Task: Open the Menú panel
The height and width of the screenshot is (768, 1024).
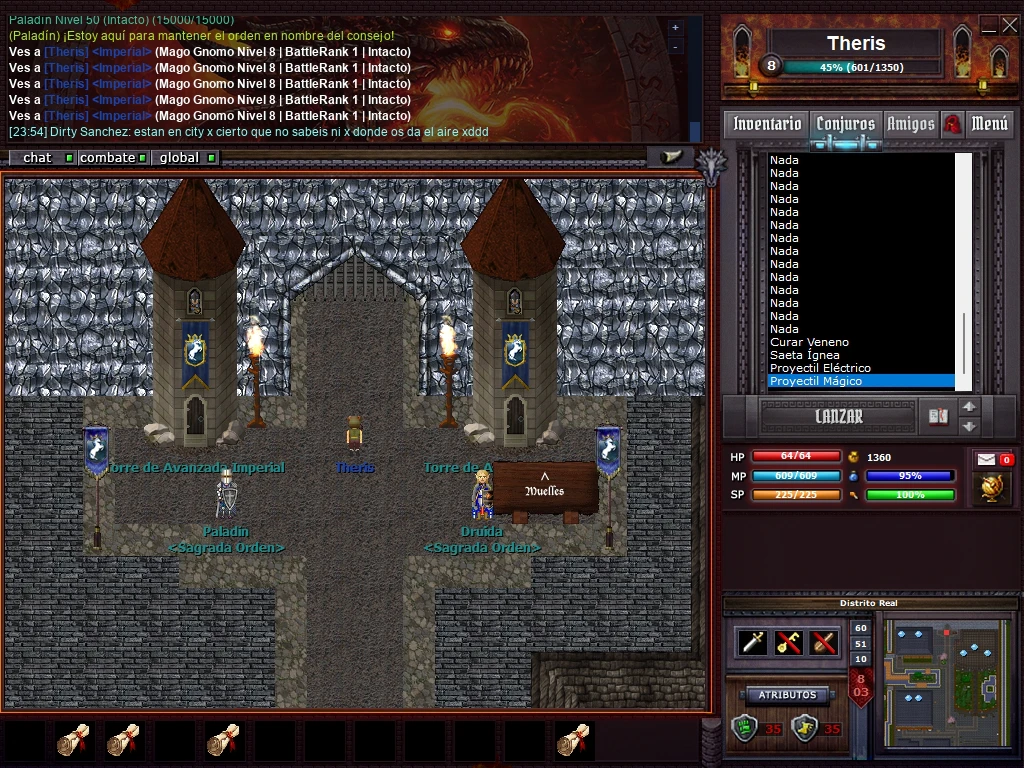Action: coord(989,124)
